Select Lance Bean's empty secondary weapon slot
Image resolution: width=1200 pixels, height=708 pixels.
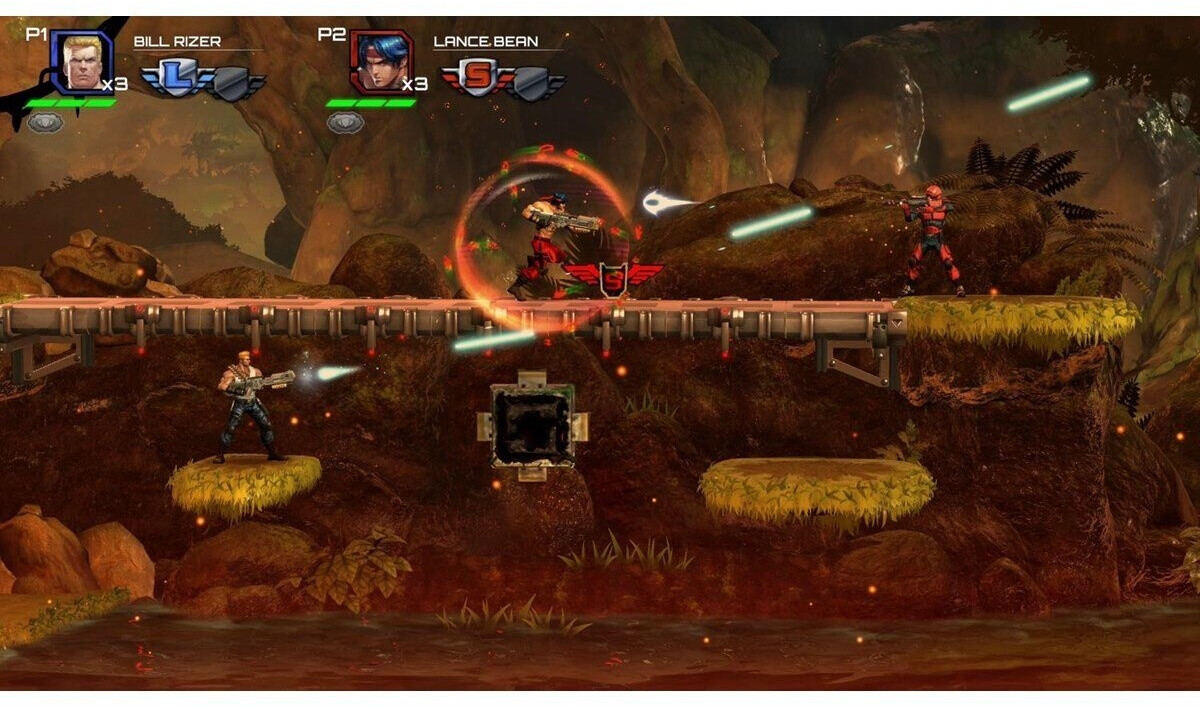point(532,84)
